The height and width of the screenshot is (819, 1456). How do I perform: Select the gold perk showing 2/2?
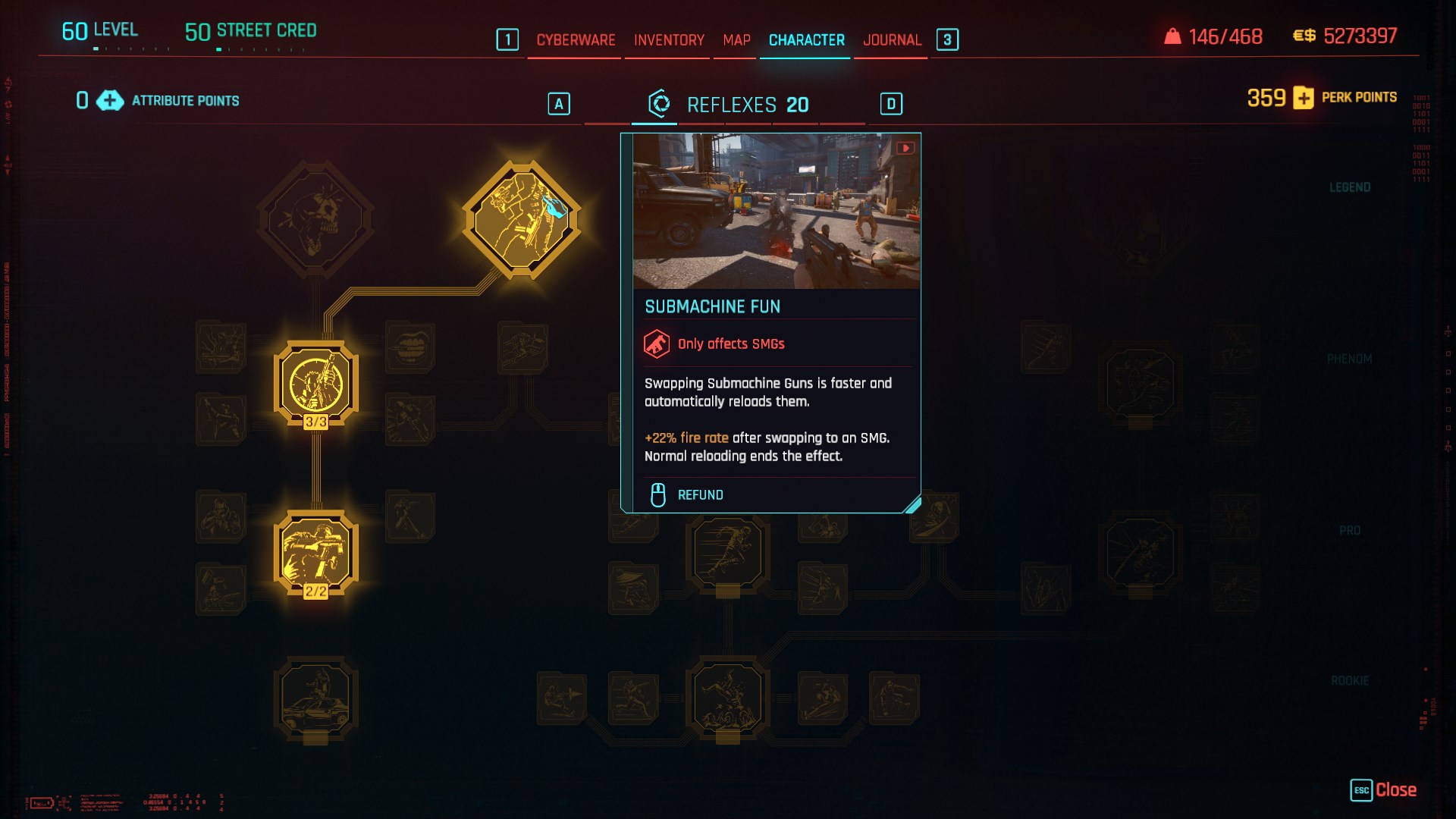coord(316,553)
